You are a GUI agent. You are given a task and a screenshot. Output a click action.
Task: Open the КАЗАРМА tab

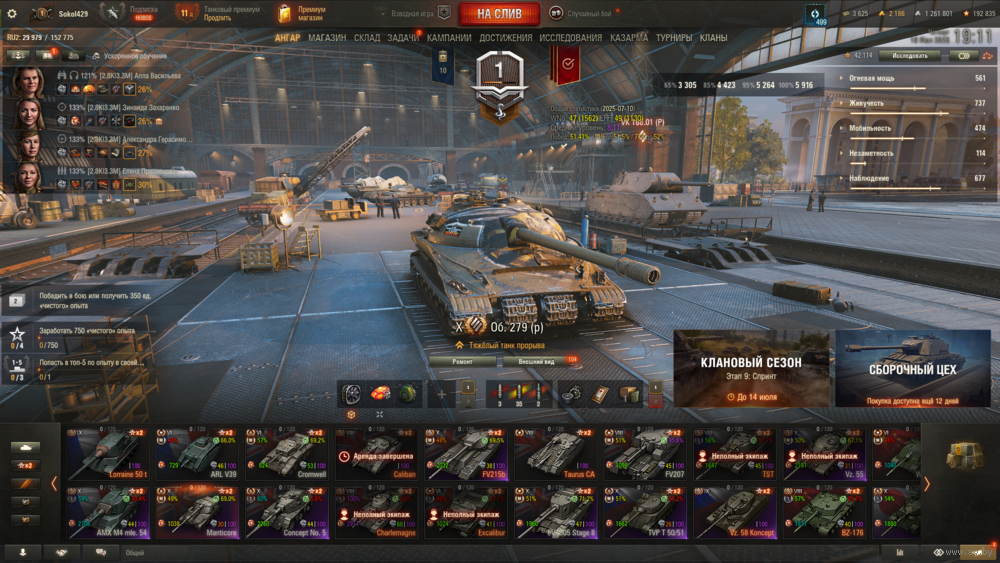(629, 38)
